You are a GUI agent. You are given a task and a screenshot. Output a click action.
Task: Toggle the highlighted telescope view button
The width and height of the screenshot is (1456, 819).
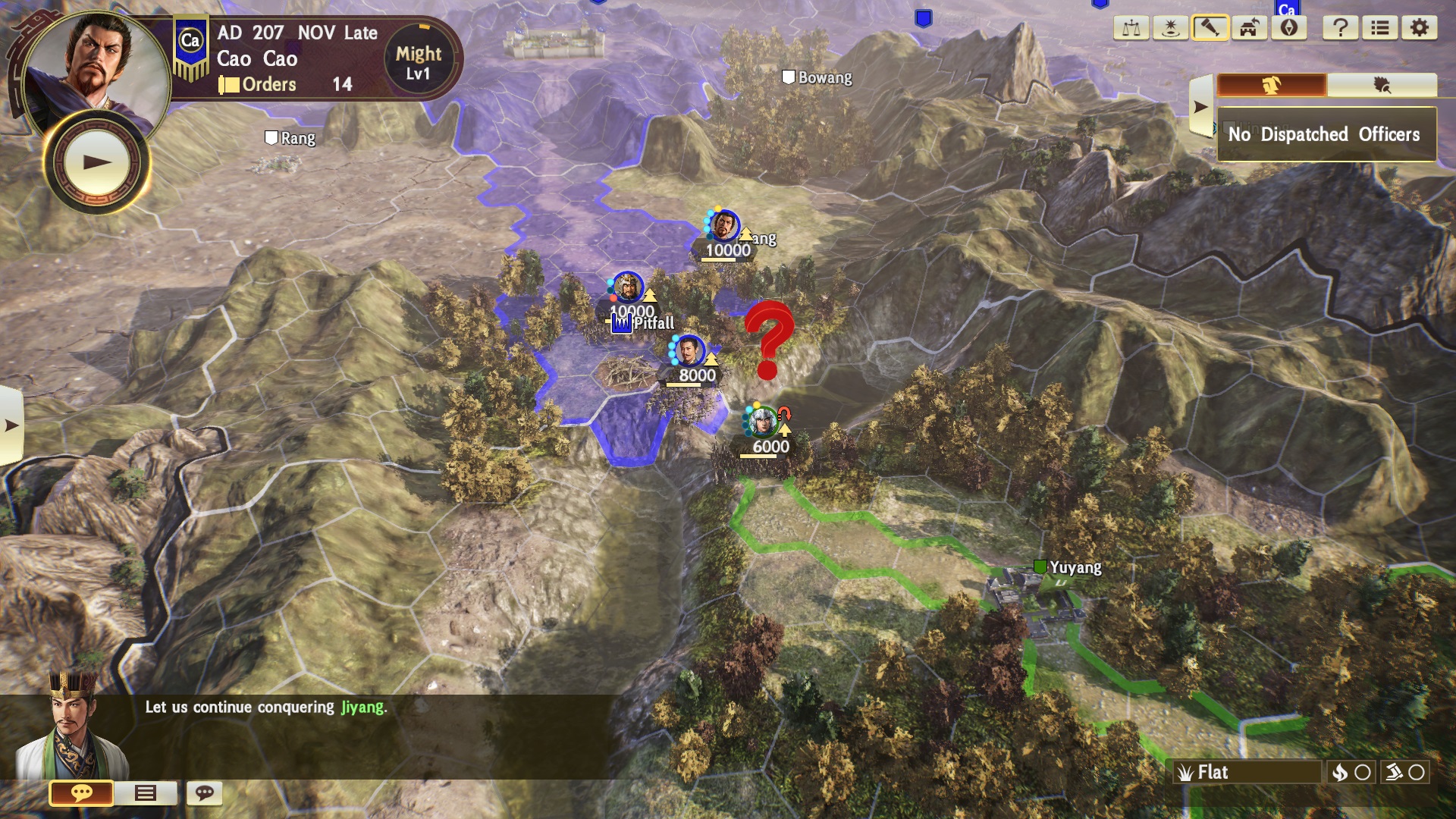pos(1210,29)
